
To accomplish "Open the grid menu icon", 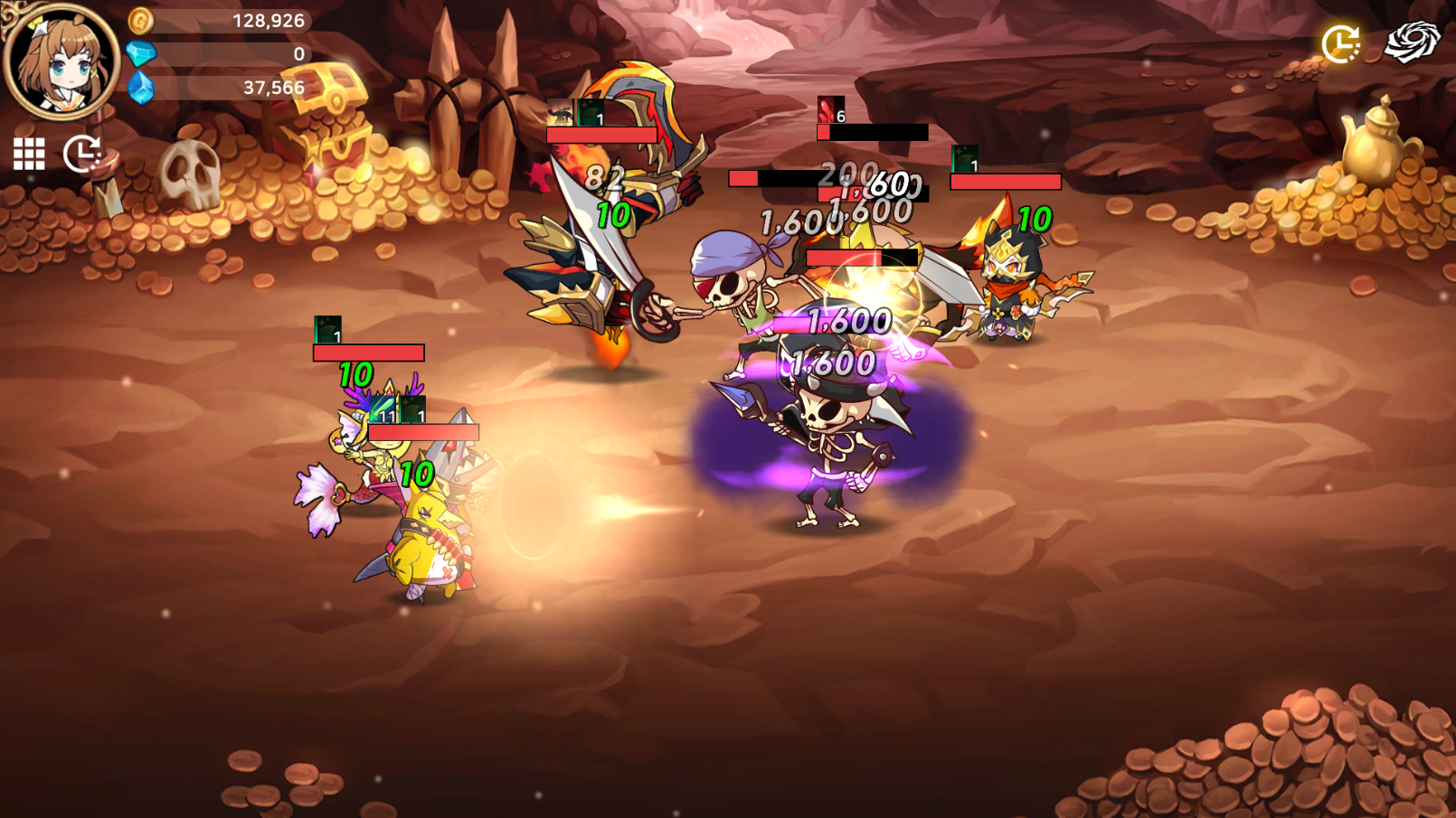I will (x=29, y=155).
